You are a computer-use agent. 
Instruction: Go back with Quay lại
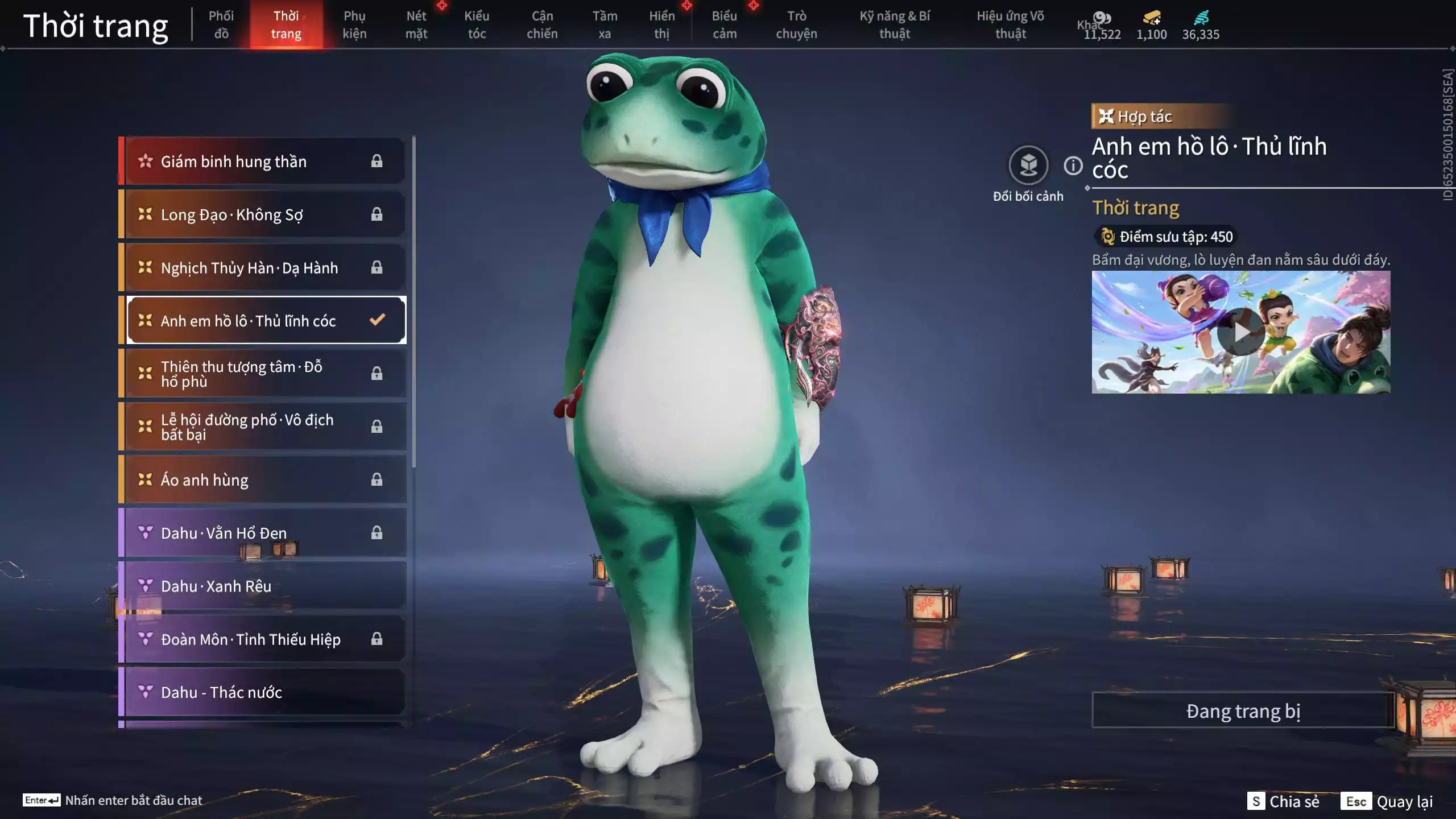(x=1387, y=801)
